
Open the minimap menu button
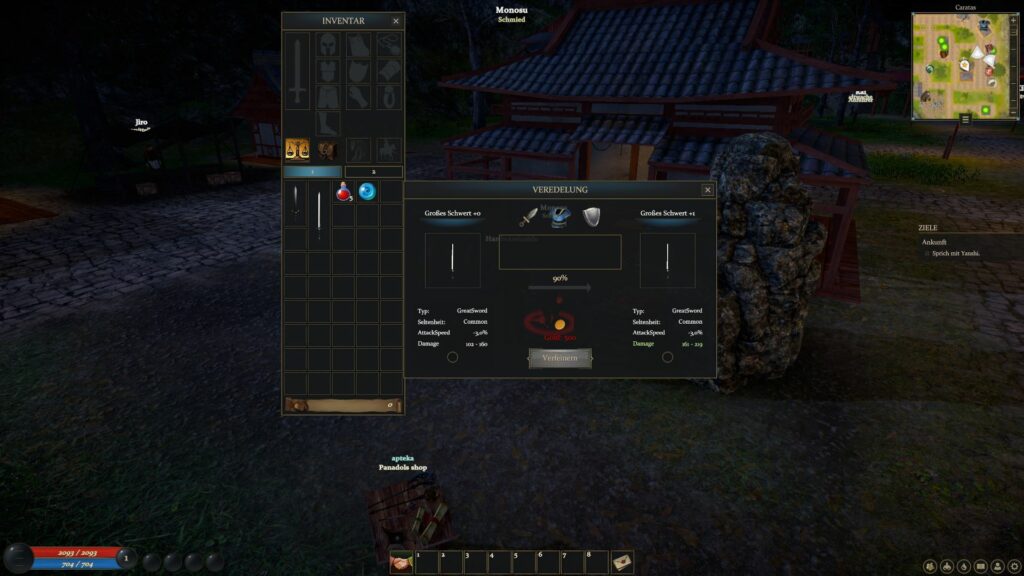(965, 118)
